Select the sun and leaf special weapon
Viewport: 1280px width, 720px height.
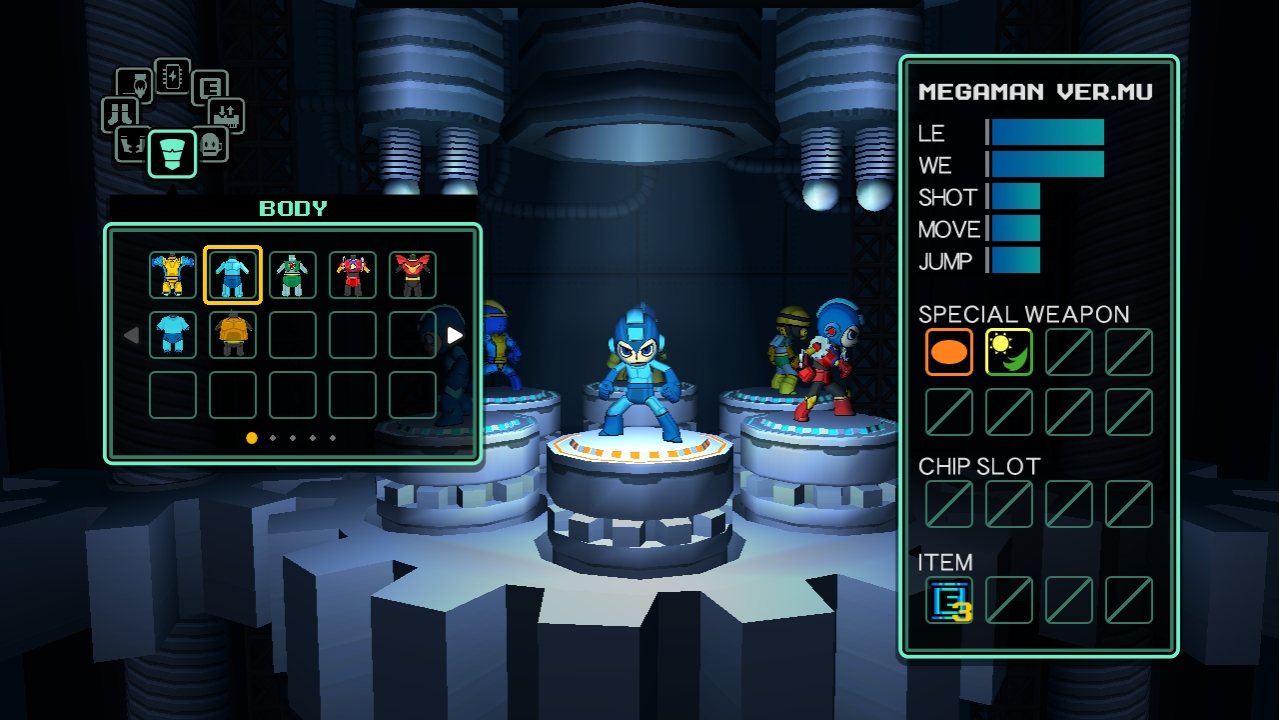tap(1009, 352)
